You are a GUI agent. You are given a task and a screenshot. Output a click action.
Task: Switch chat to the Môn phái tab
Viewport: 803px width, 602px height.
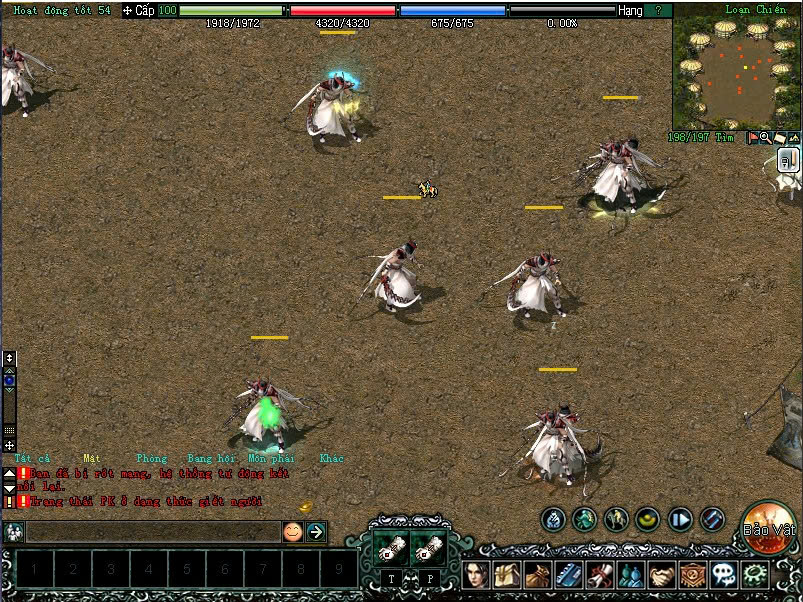pos(270,458)
